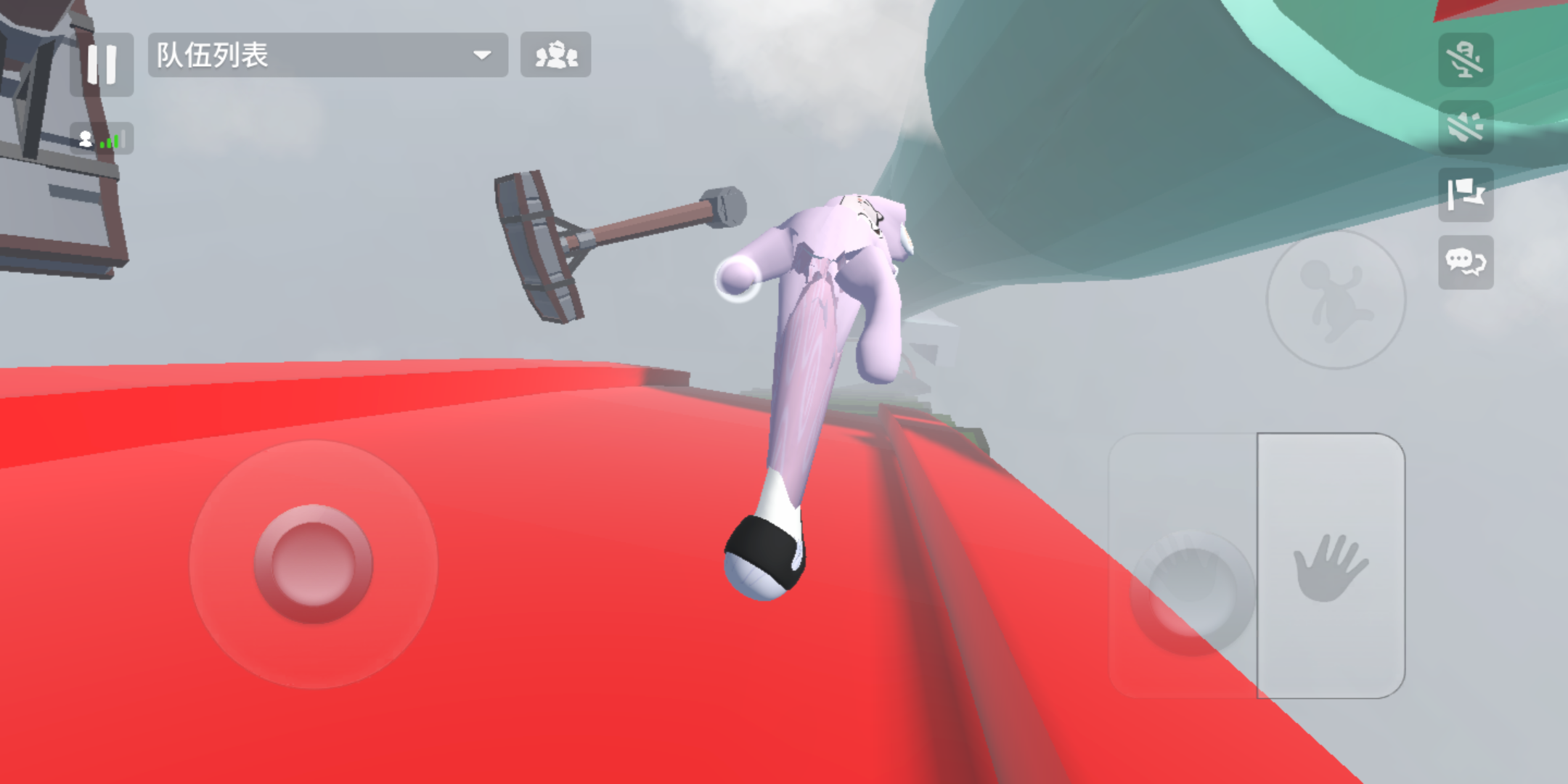
Task: Open the team list chevron arrow
Action: click(481, 56)
